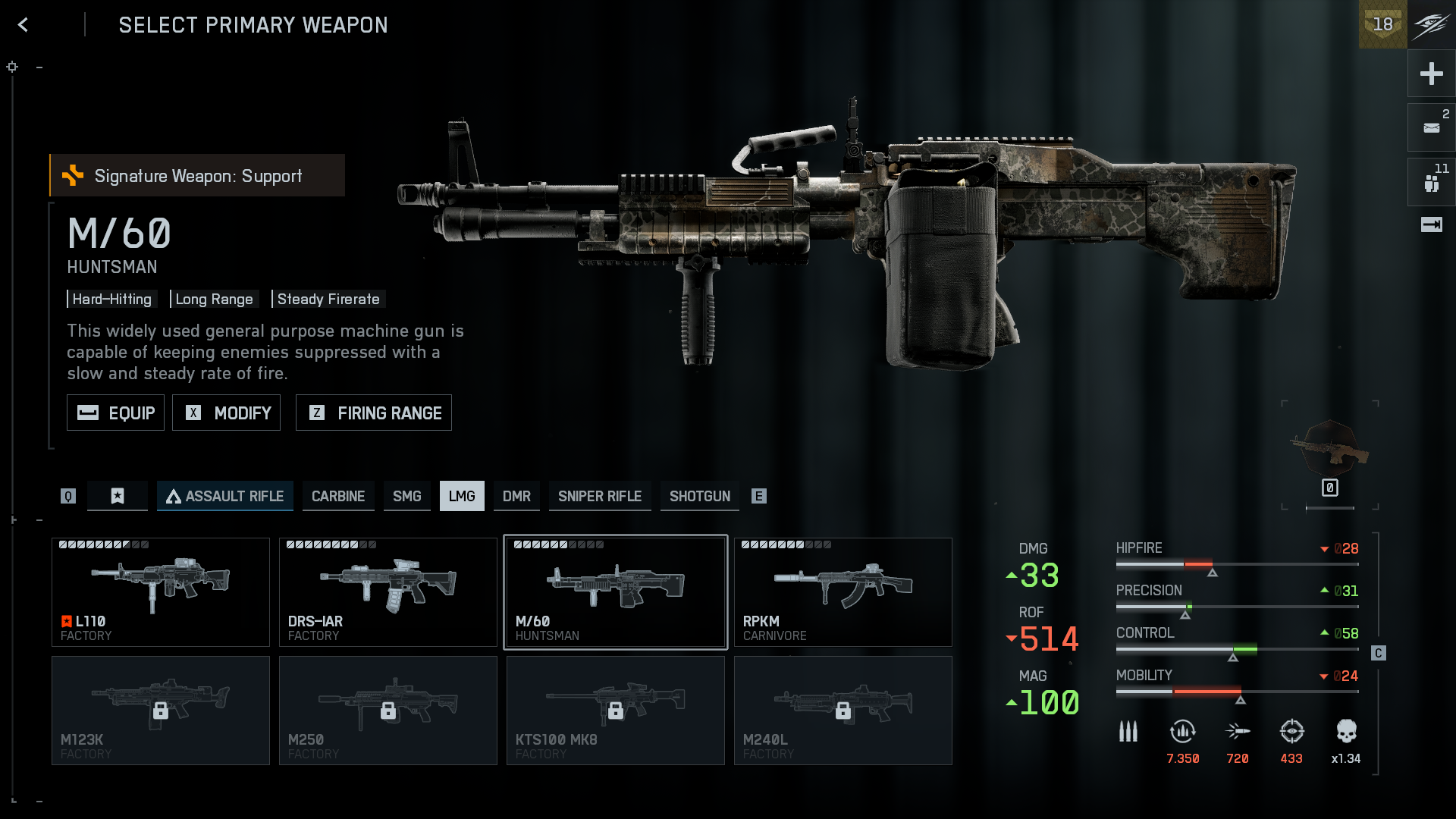Open the favorites star tab

tap(118, 496)
